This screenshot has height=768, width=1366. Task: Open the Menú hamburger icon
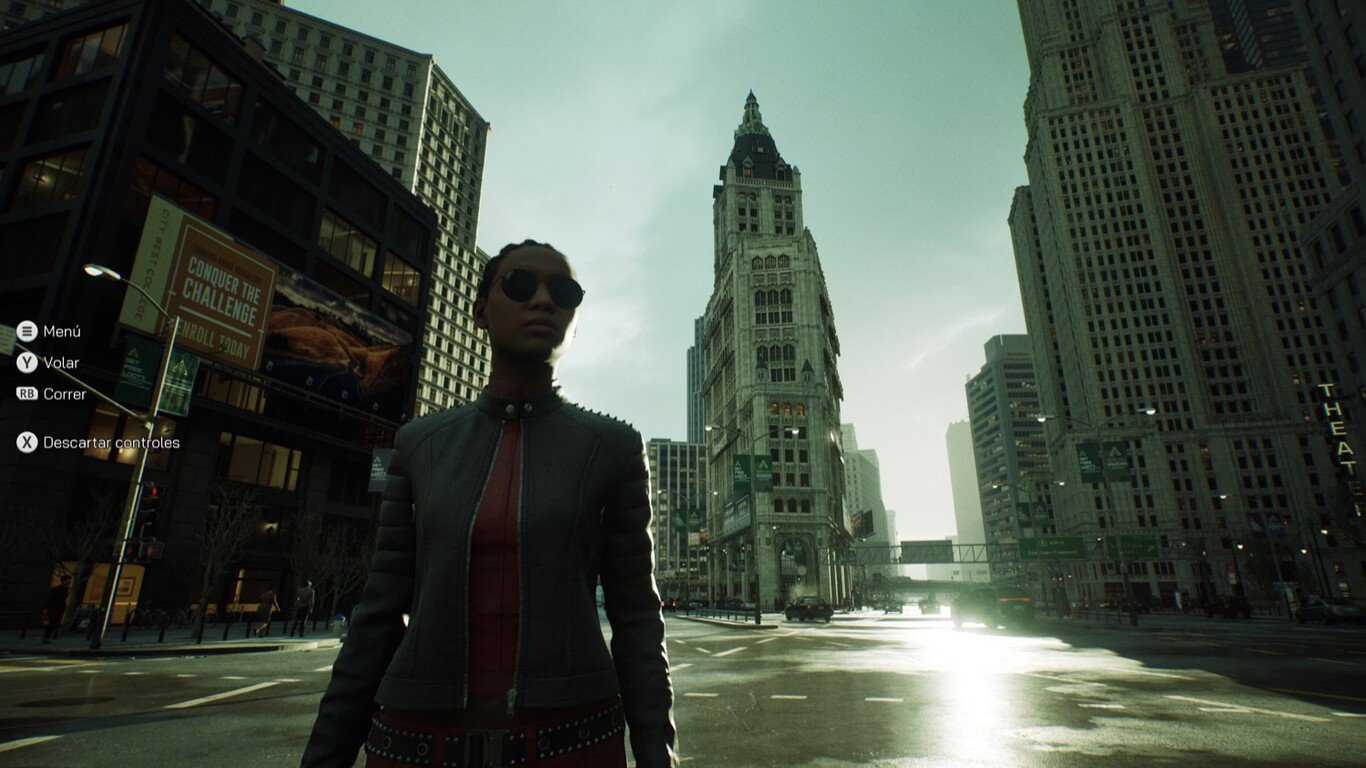(x=26, y=331)
